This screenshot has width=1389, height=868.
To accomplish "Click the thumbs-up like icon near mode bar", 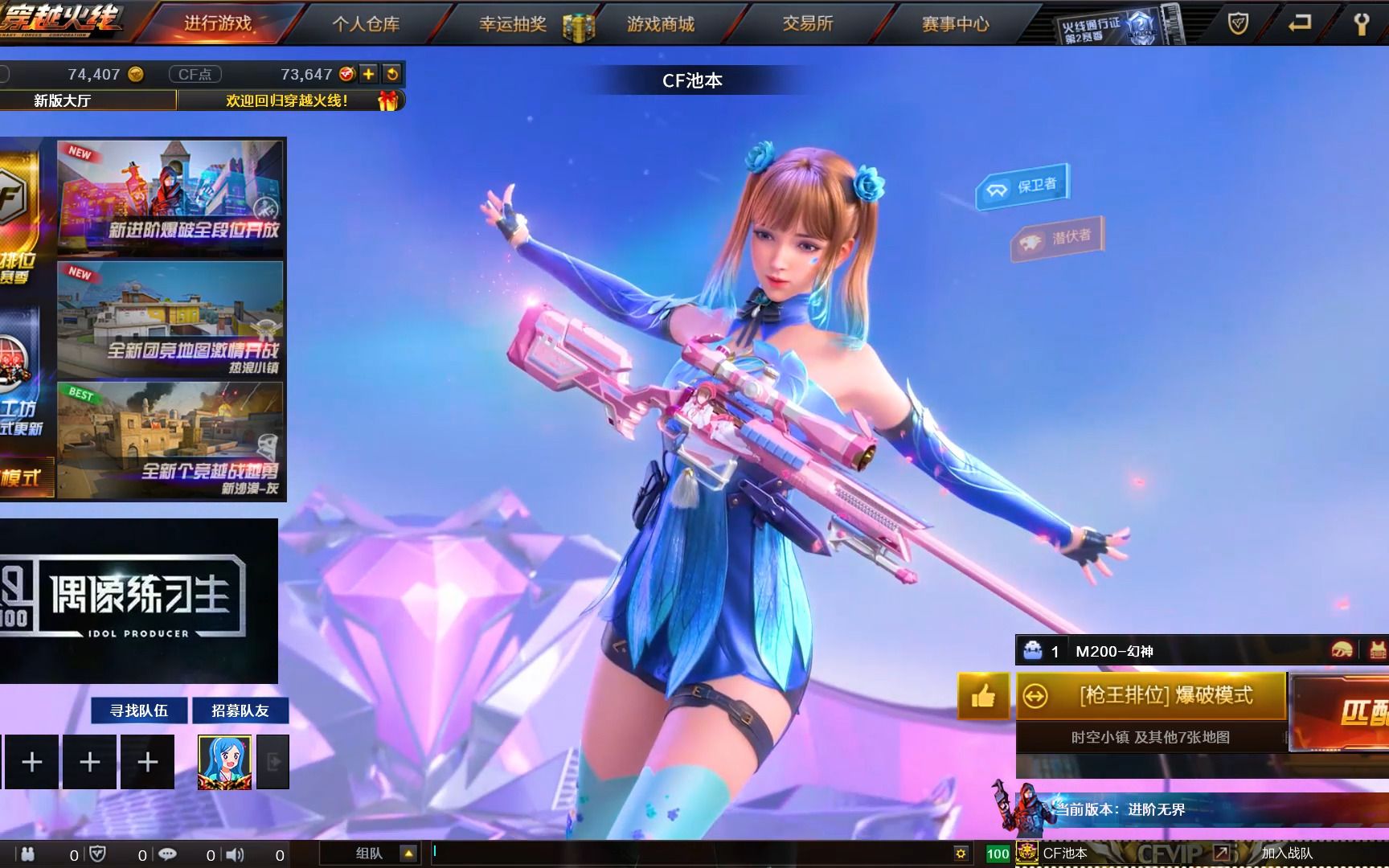I will pos(982,696).
